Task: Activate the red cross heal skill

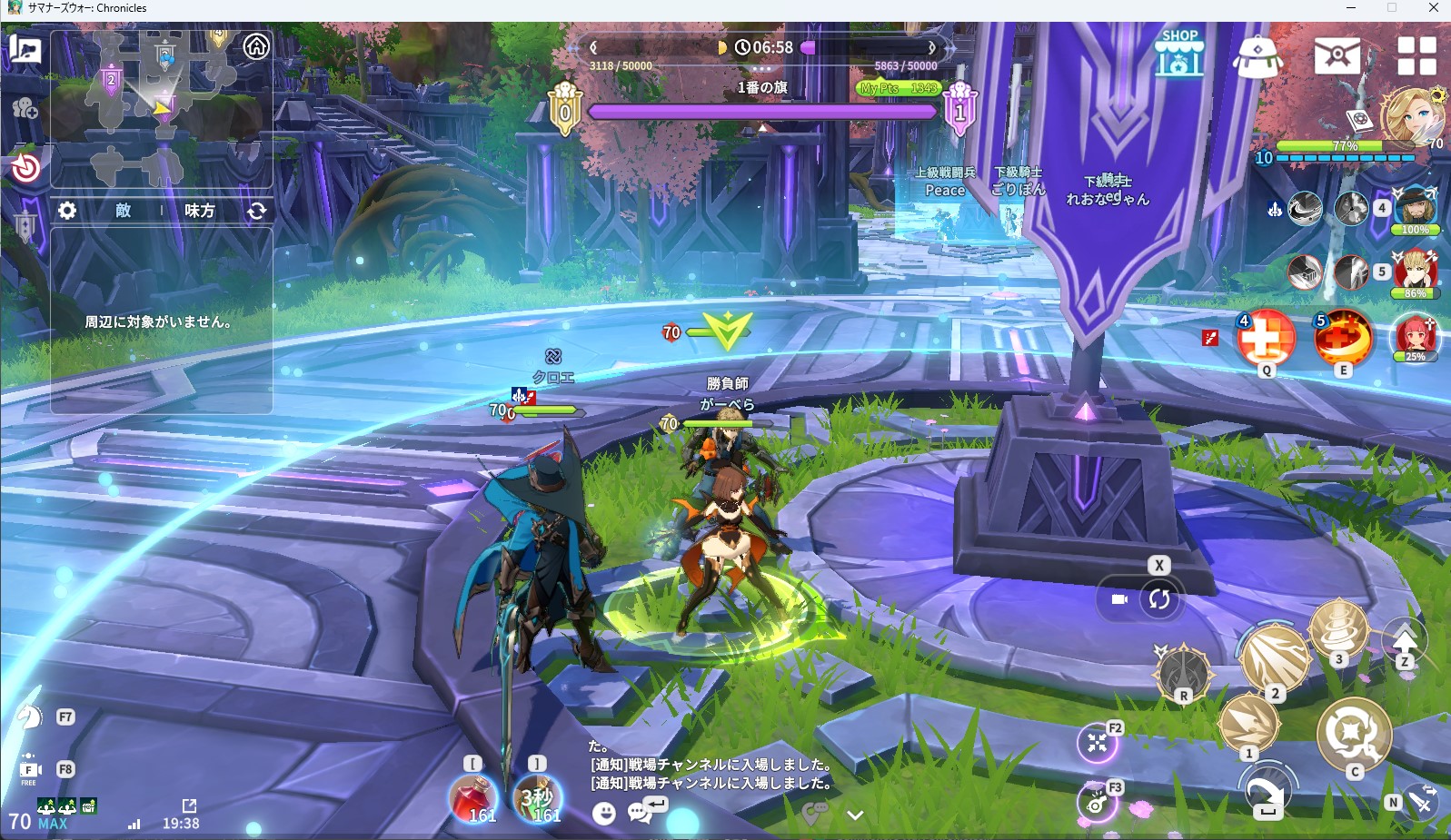Action: [x=1266, y=337]
